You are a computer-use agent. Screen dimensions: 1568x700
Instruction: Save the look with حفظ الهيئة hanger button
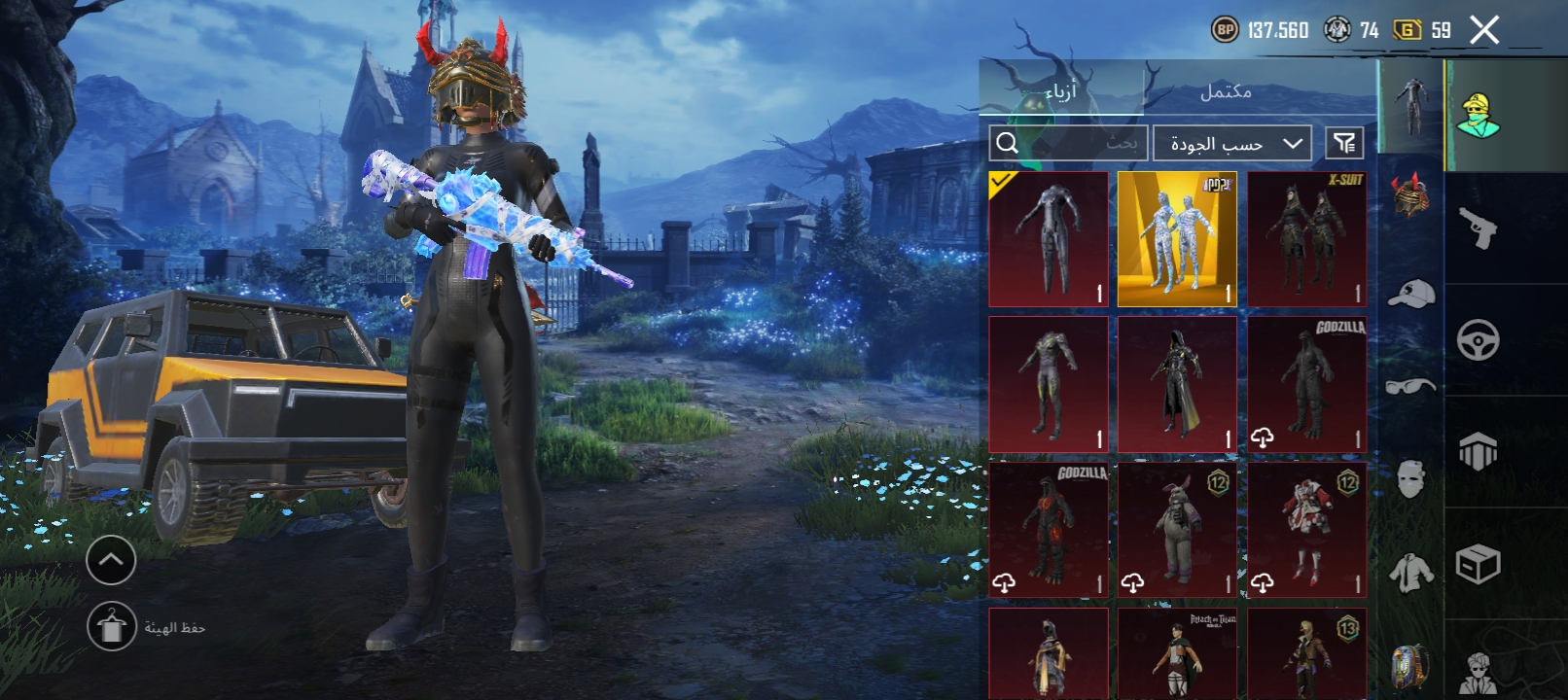point(112,627)
